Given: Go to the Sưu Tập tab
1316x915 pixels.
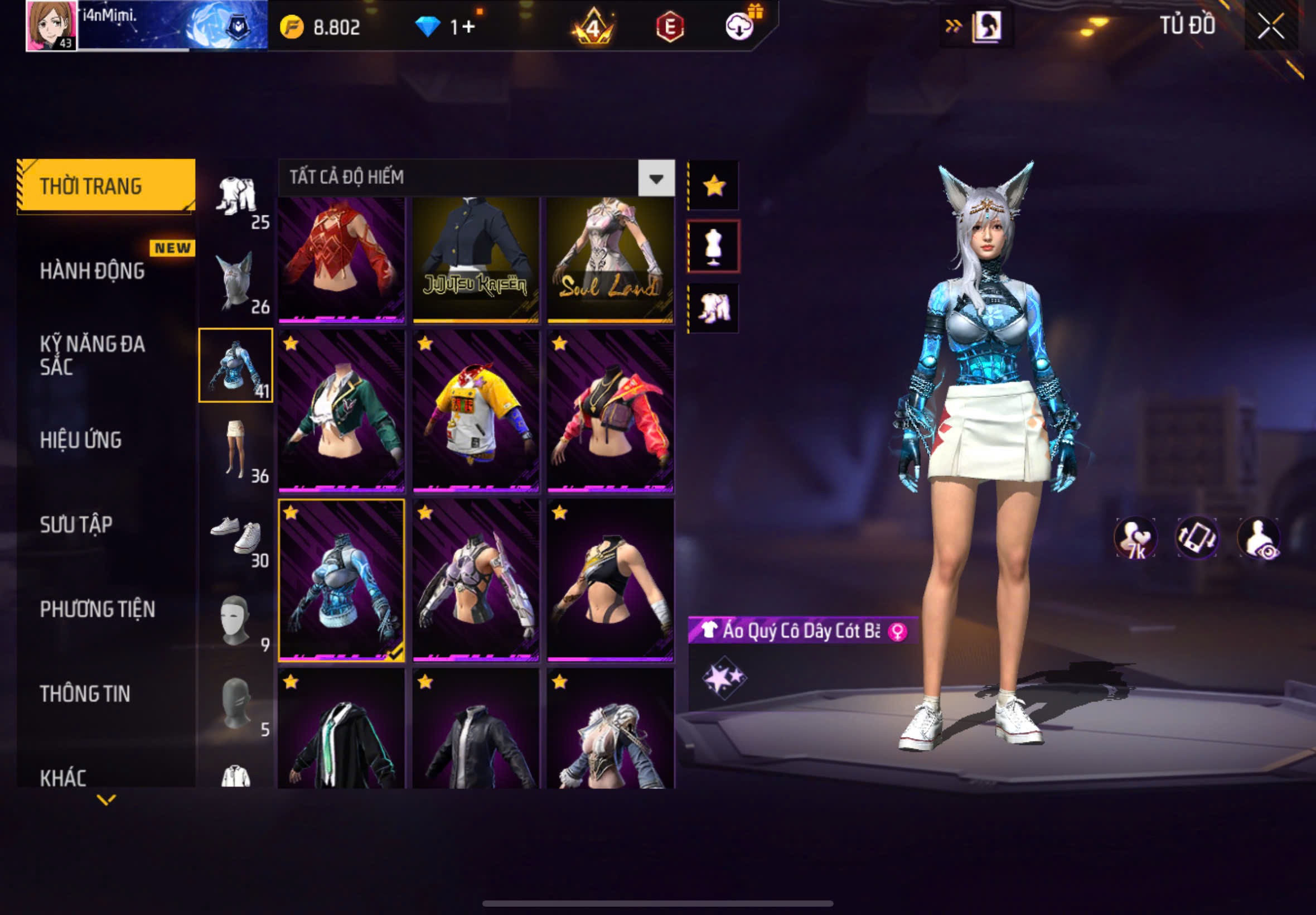Looking at the screenshot, I should 76,524.
